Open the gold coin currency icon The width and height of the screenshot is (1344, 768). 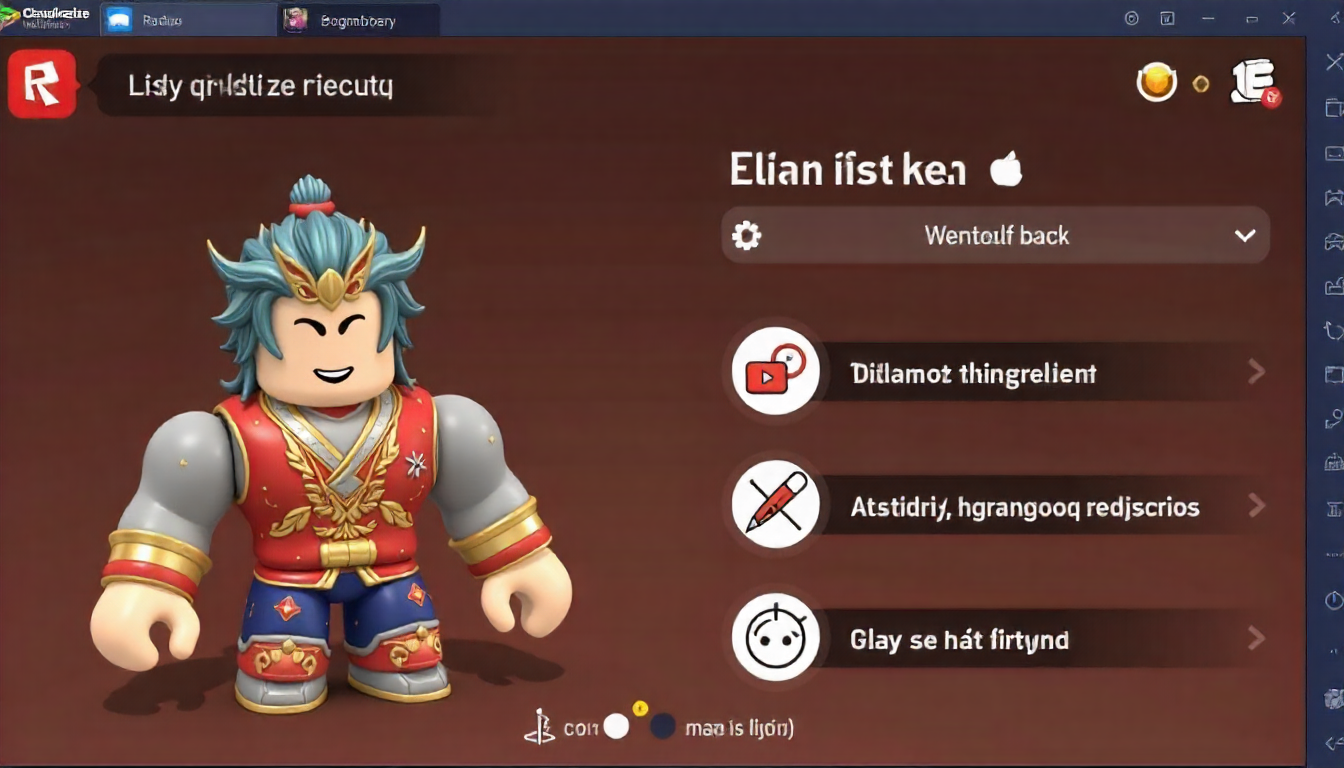(x=1157, y=83)
